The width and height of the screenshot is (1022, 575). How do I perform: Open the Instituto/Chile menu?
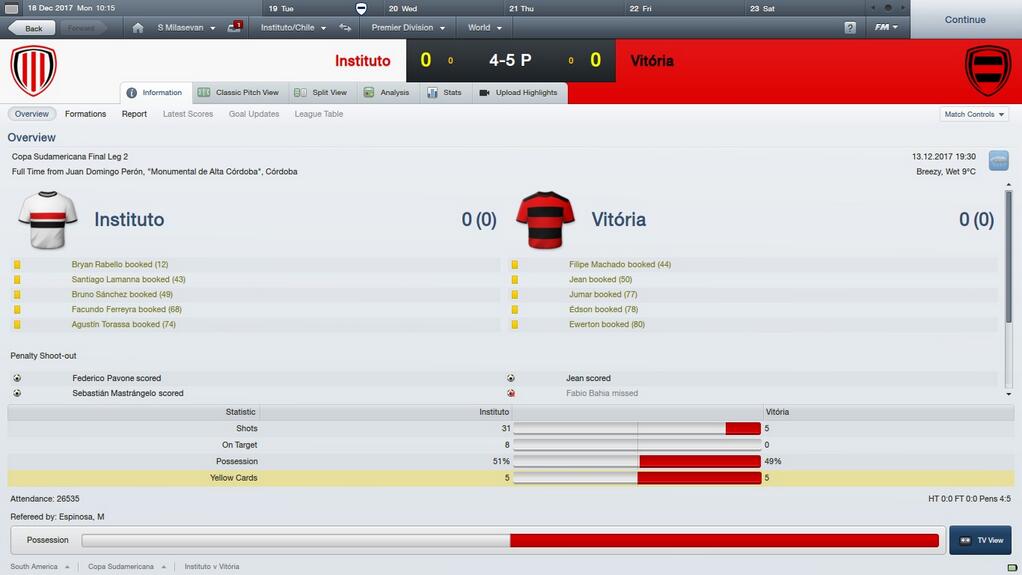coord(293,28)
